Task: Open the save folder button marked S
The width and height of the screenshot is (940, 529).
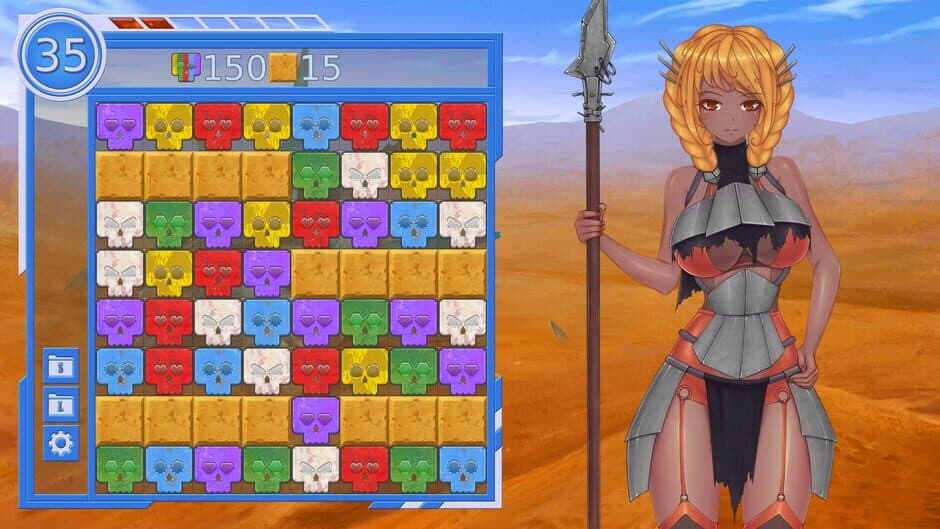Action: pyautogui.click(x=61, y=366)
